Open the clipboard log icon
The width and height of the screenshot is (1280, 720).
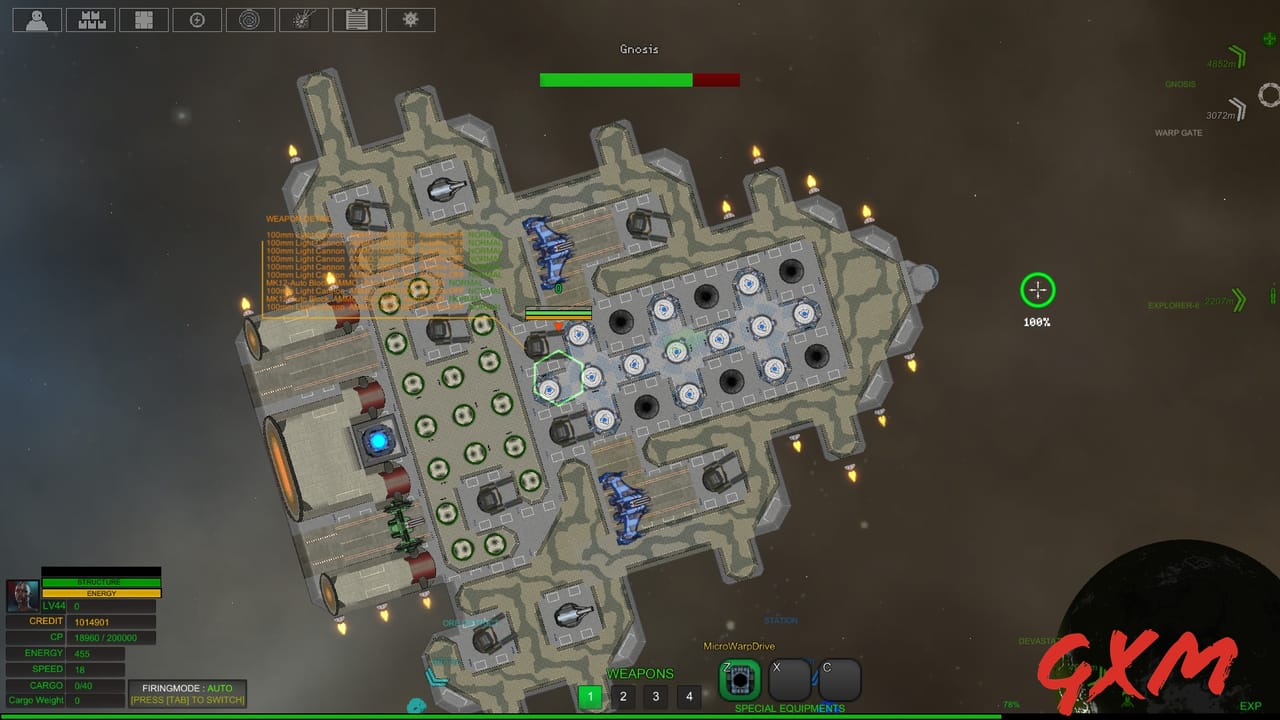coord(357,19)
